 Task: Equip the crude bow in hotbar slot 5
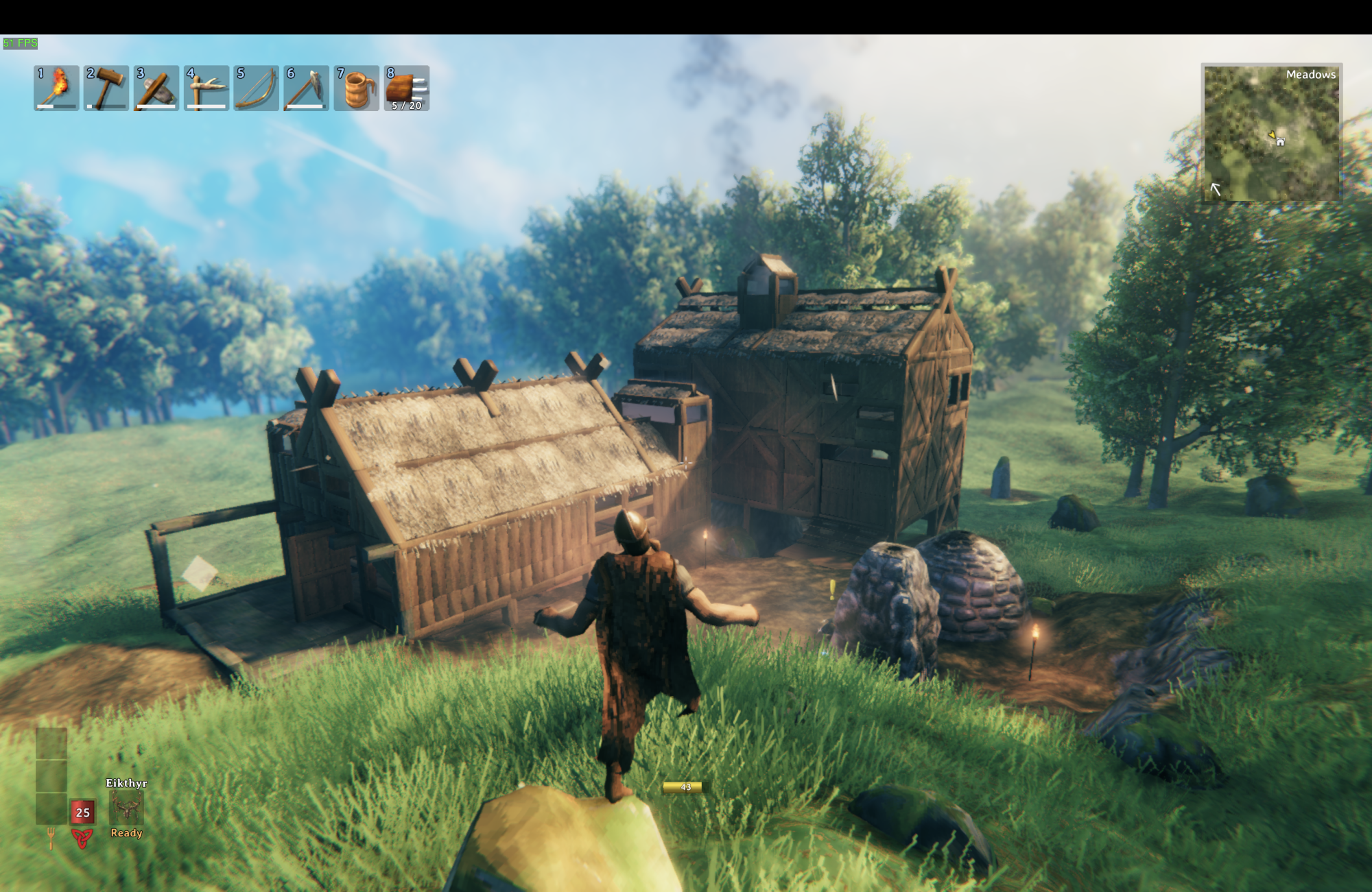257,89
